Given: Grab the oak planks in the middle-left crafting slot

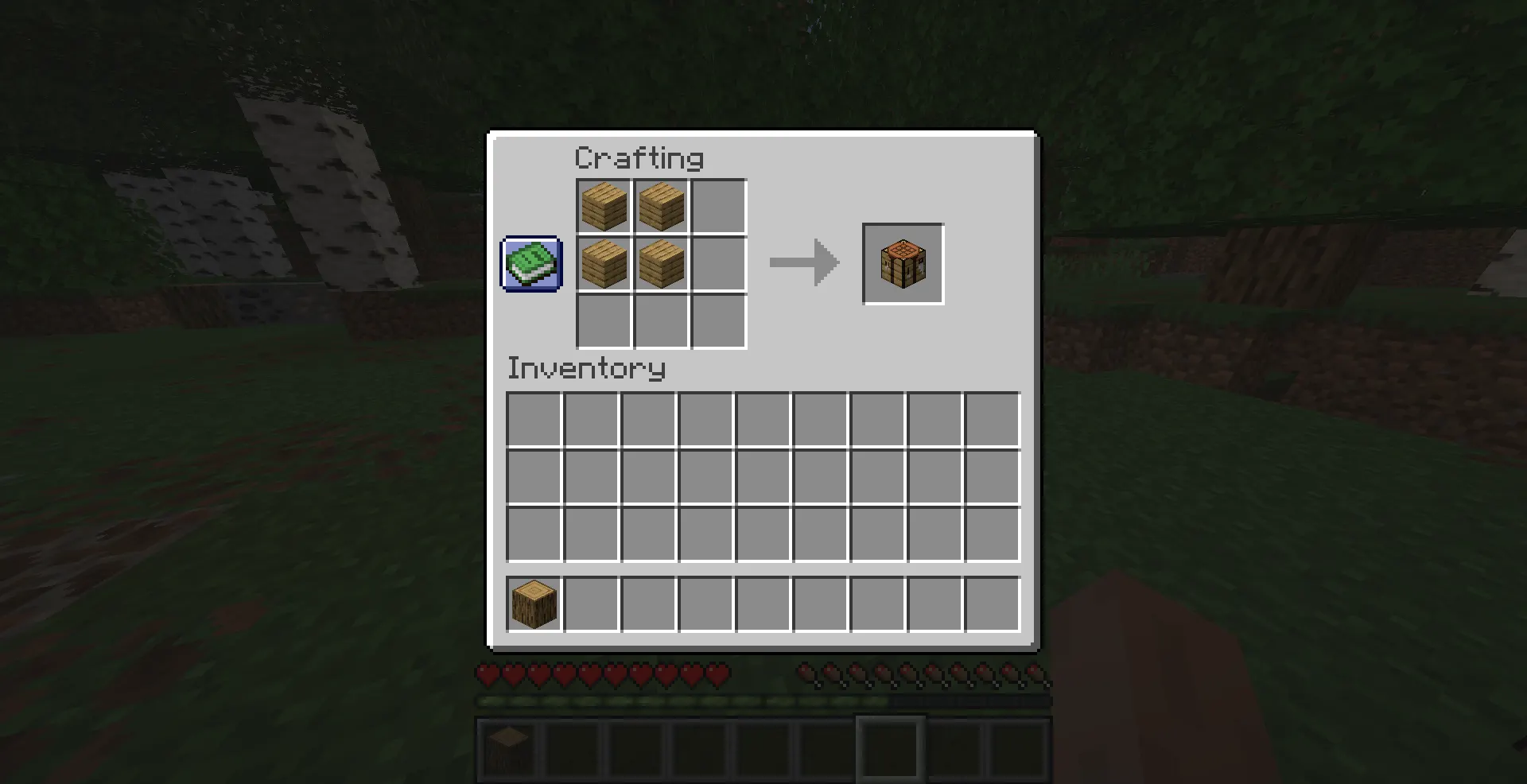Looking at the screenshot, I should click(604, 263).
